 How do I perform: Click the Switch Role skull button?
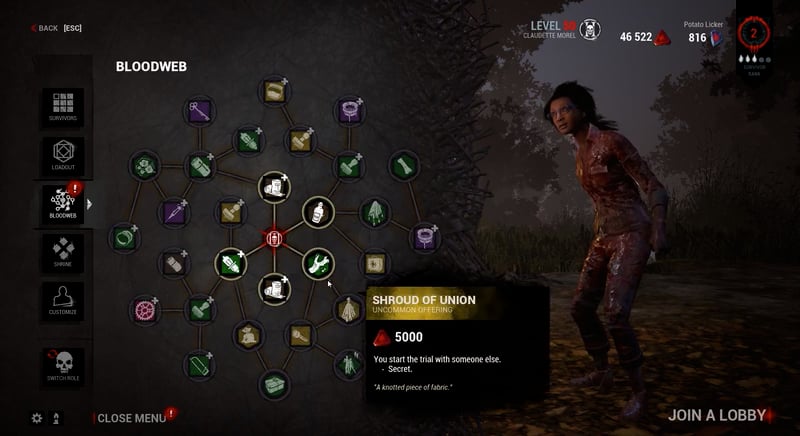click(x=62, y=367)
